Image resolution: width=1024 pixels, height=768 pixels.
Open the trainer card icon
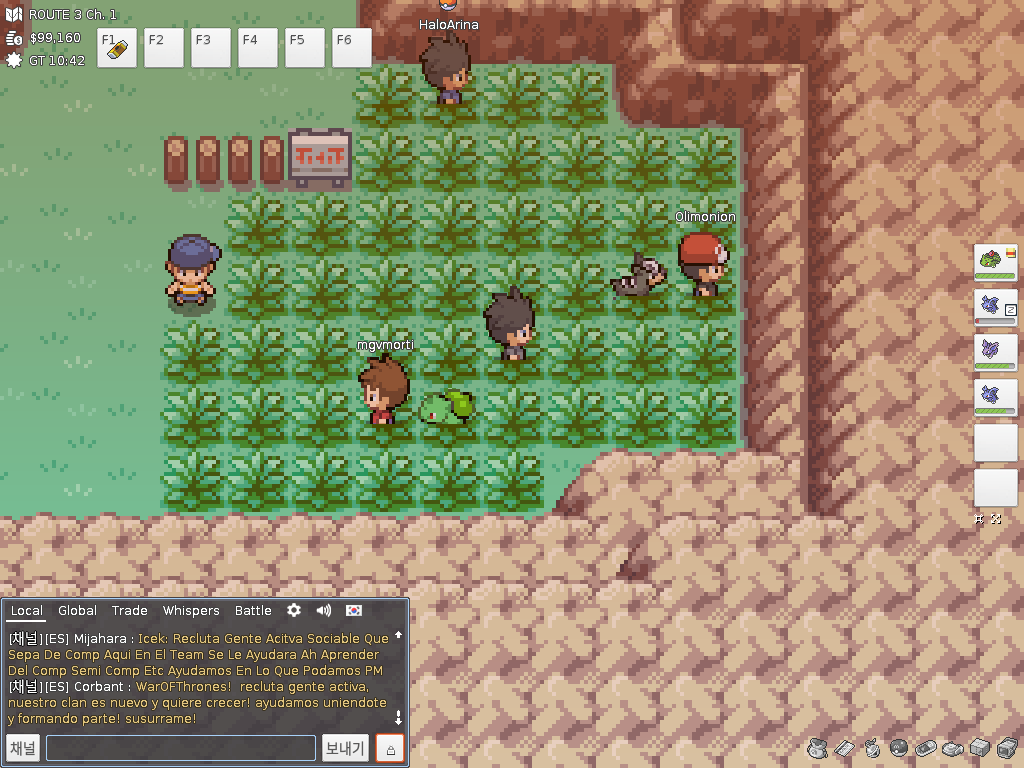point(845,748)
